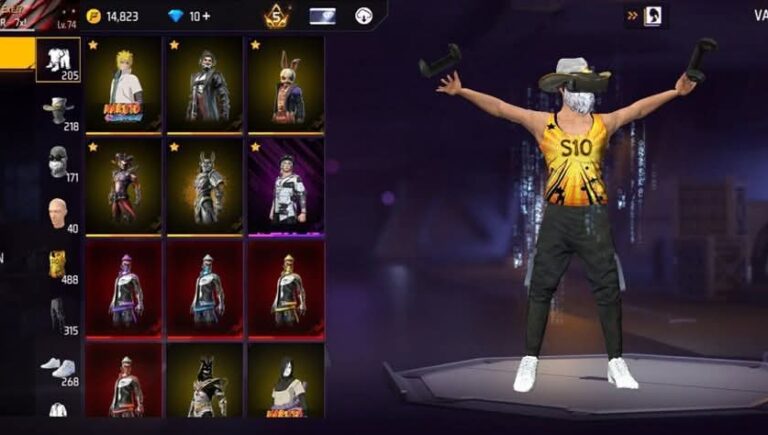Viewport: 768px width, 435px height.
Task: Select the skeleton reaper outfit
Action: [x=205, y=85]
